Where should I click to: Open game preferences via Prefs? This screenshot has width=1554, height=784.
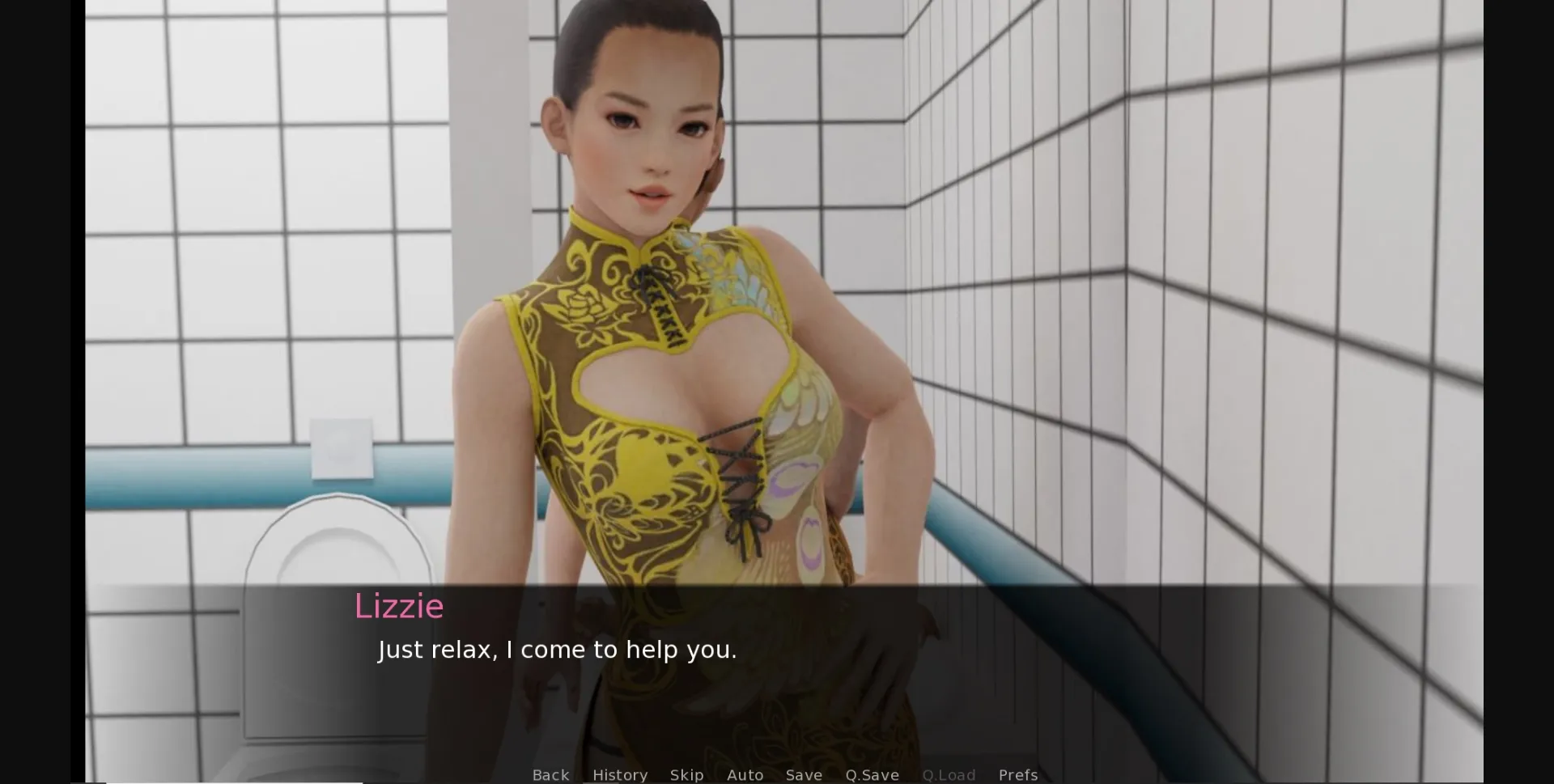[x=1017, y=774]
